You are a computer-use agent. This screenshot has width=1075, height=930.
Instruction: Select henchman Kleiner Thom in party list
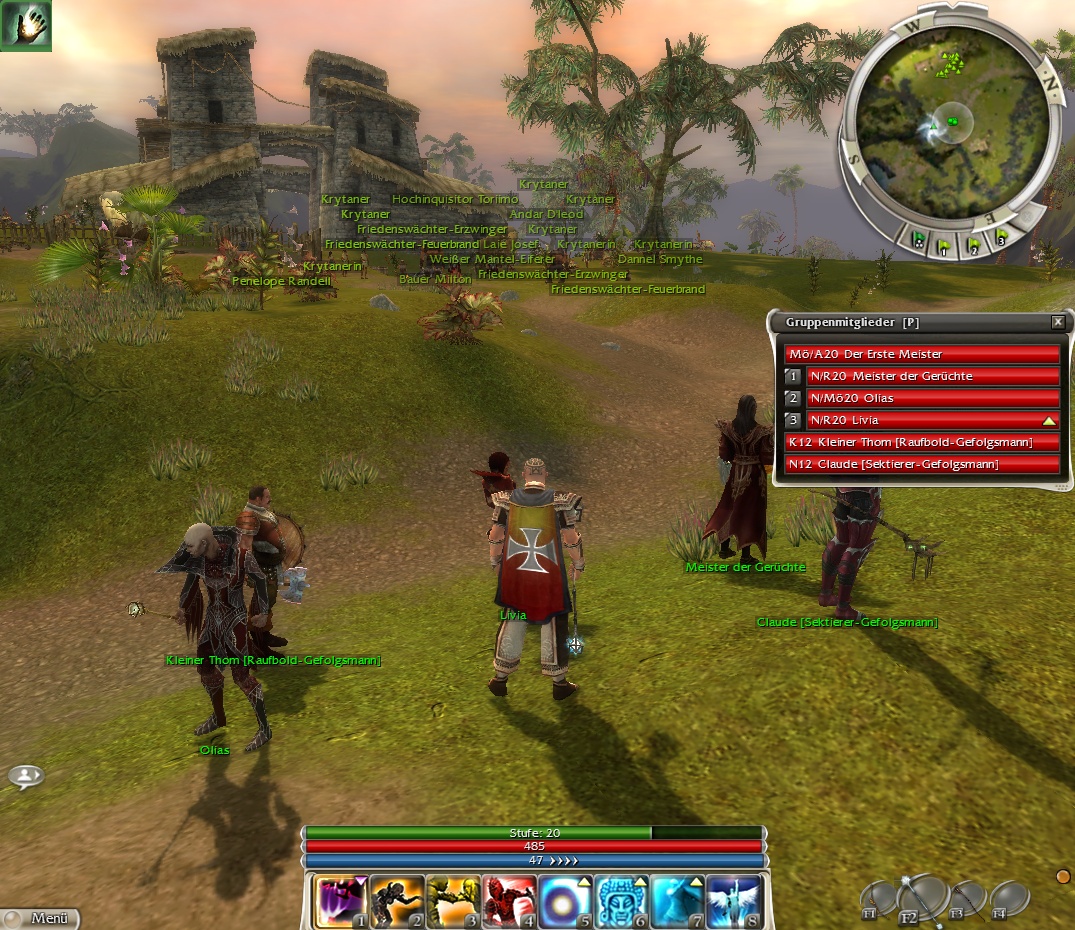click(x=922, y=442)
